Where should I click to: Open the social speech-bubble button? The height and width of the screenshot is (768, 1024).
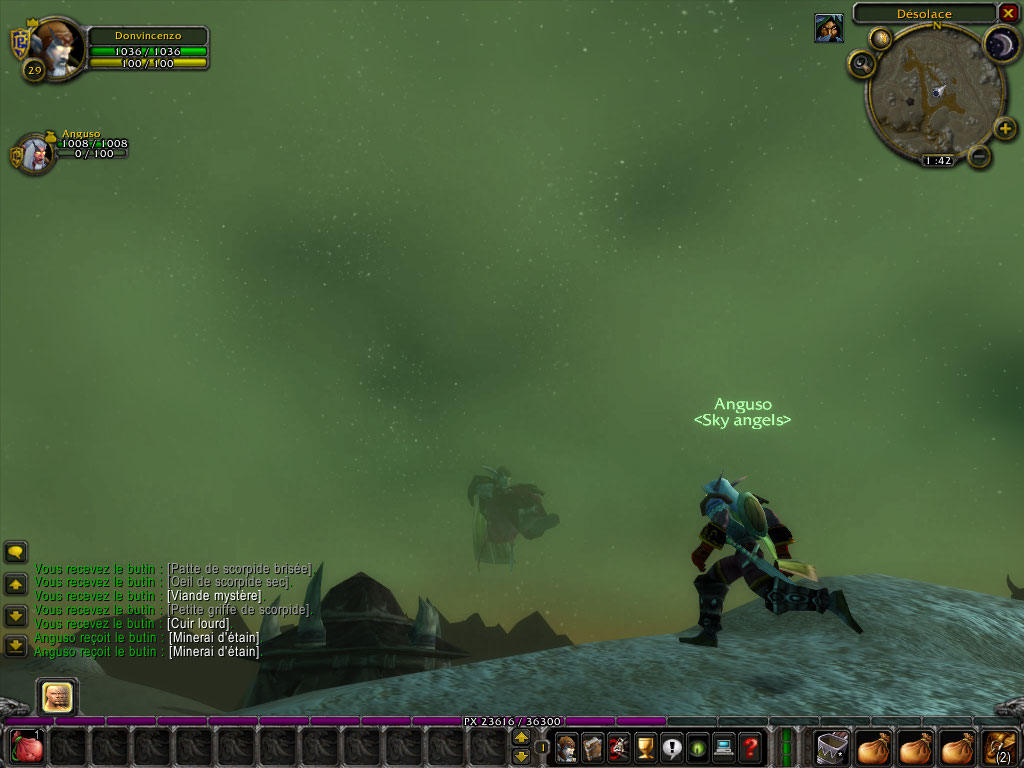click(671, 746)
